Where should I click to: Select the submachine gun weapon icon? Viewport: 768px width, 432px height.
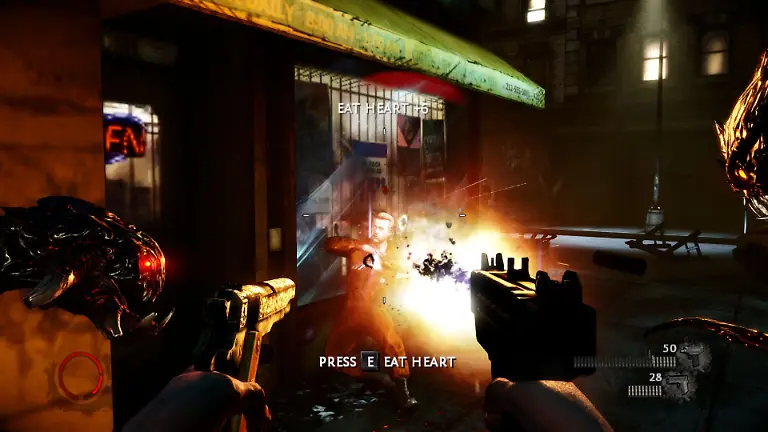pyautogui.click(x=693, y=359)
